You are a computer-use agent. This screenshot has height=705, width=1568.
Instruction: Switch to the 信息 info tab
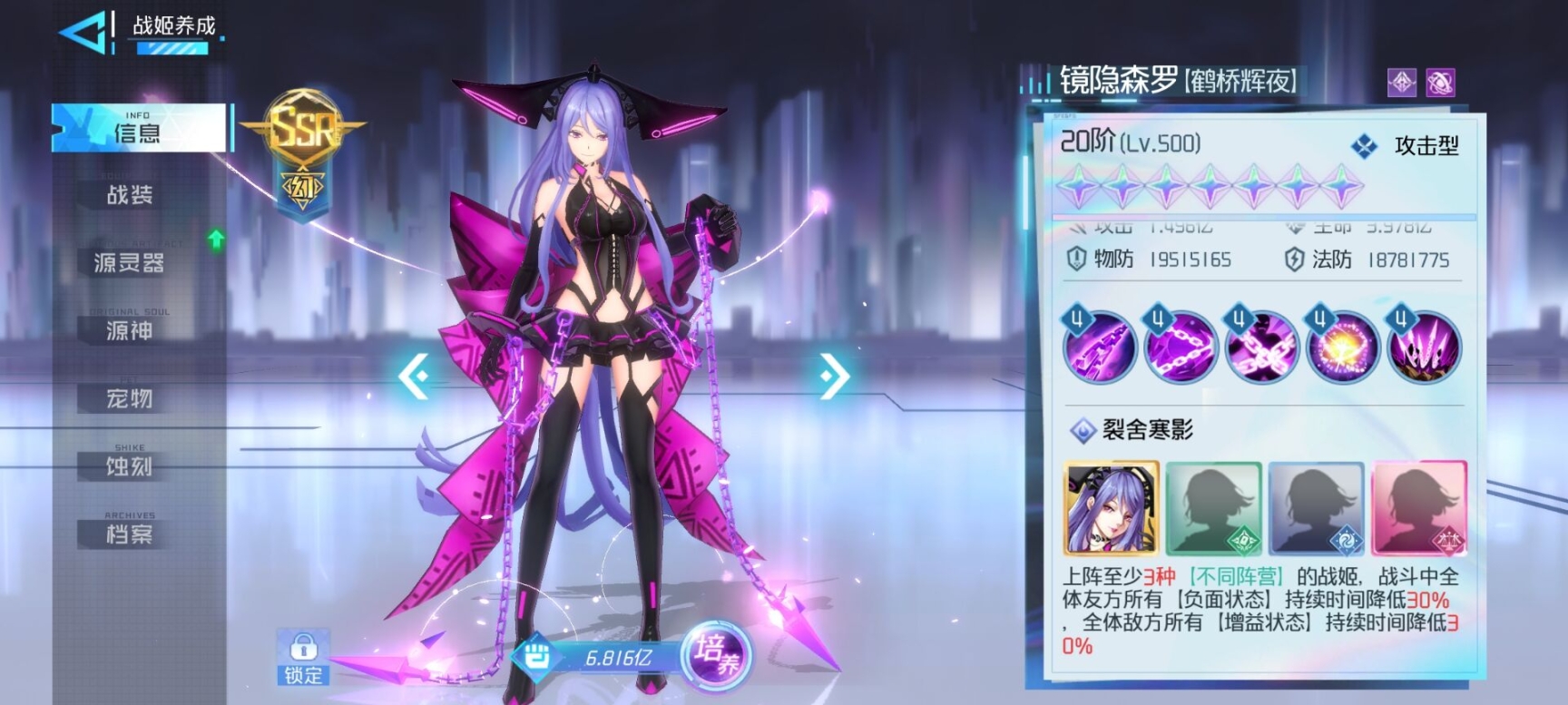(138, 129)
